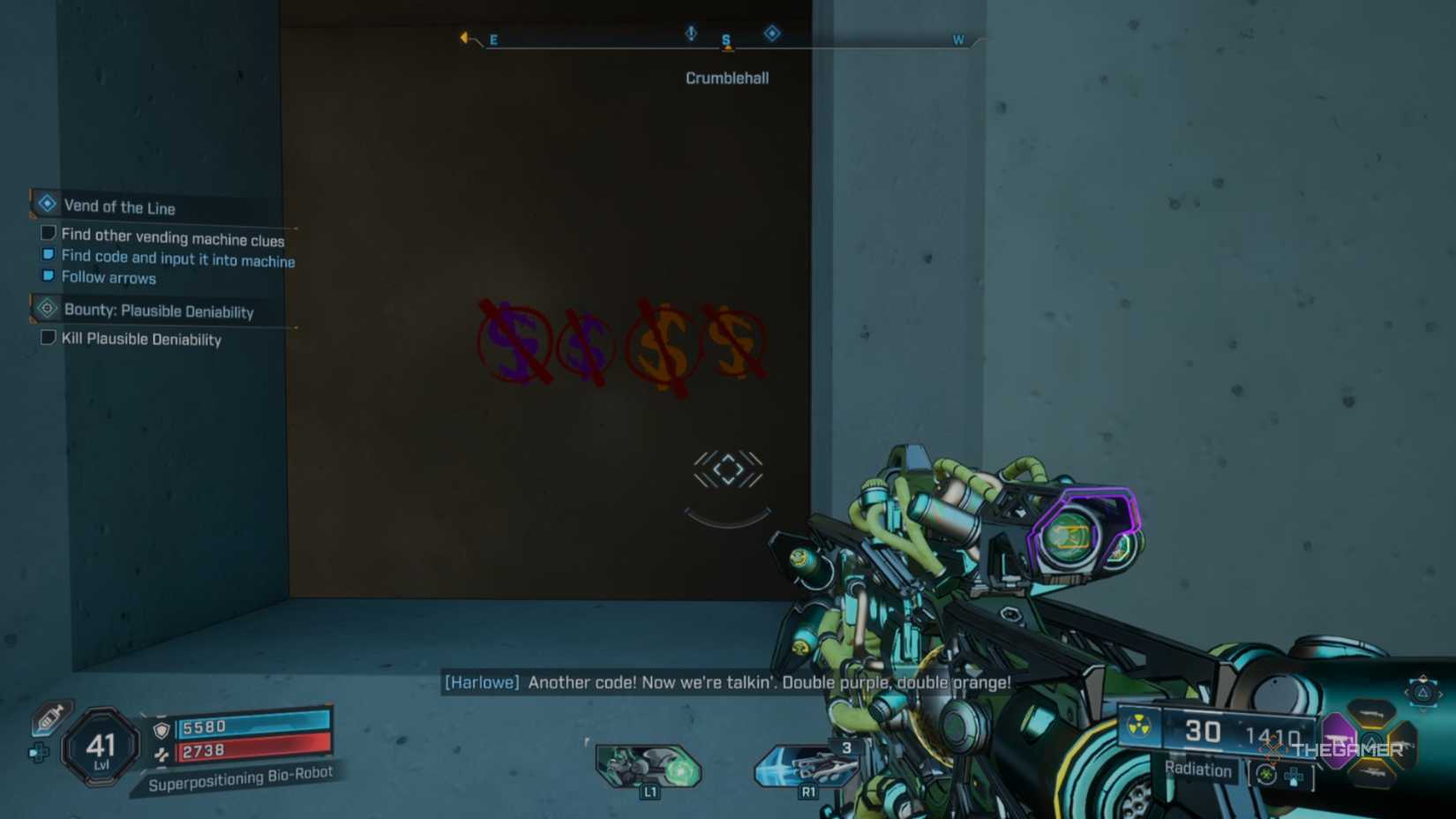This screenshot has width=1456, height=819.
Task: Check the Find other vending machine clues checkbox
Action: pyautogui.click(x=48, y=232)
